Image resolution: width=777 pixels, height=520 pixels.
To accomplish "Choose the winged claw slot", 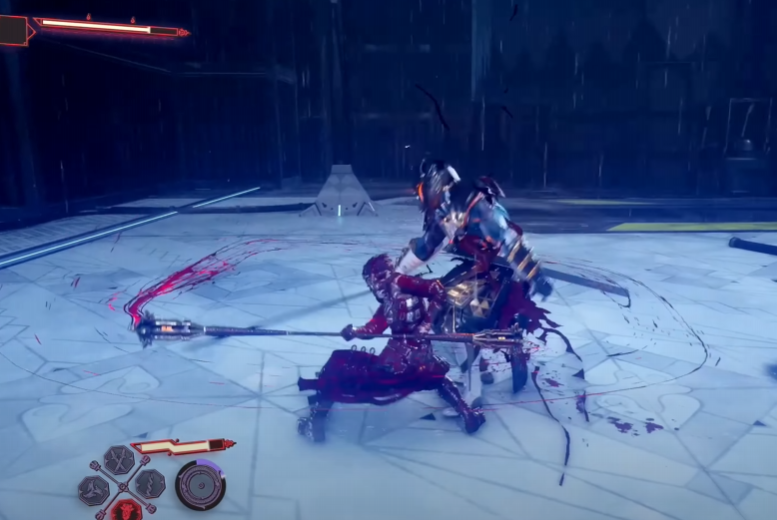I will [94, 489].
